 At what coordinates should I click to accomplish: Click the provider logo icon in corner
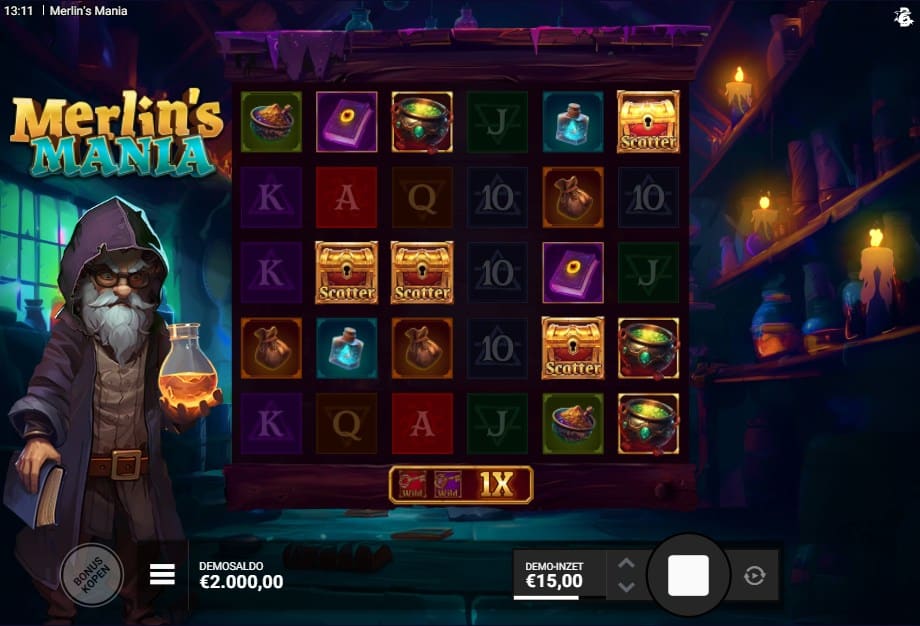tap(902, 16)
